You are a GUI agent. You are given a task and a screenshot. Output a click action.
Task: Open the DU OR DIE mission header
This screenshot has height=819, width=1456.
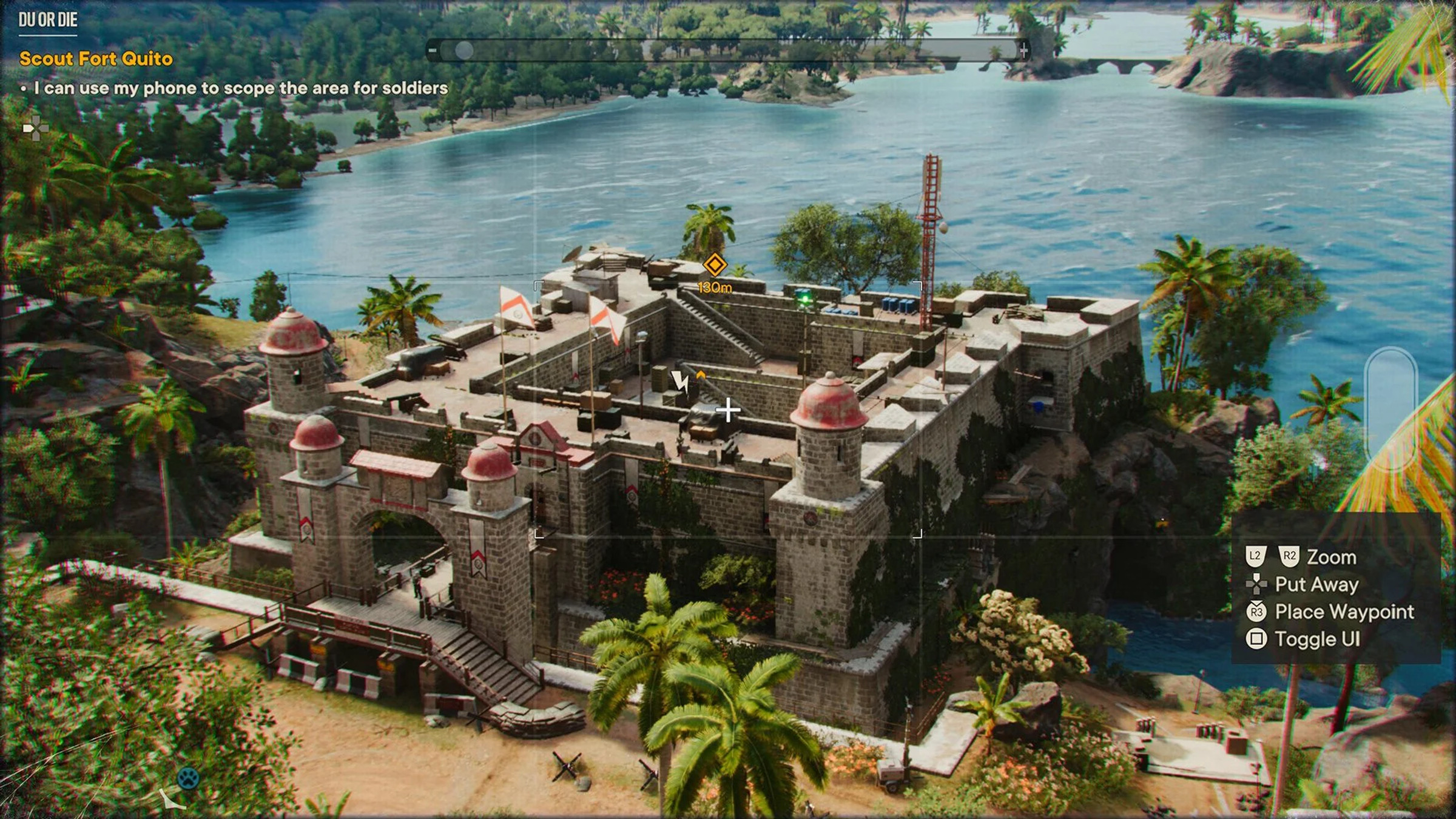pos(47,19)
